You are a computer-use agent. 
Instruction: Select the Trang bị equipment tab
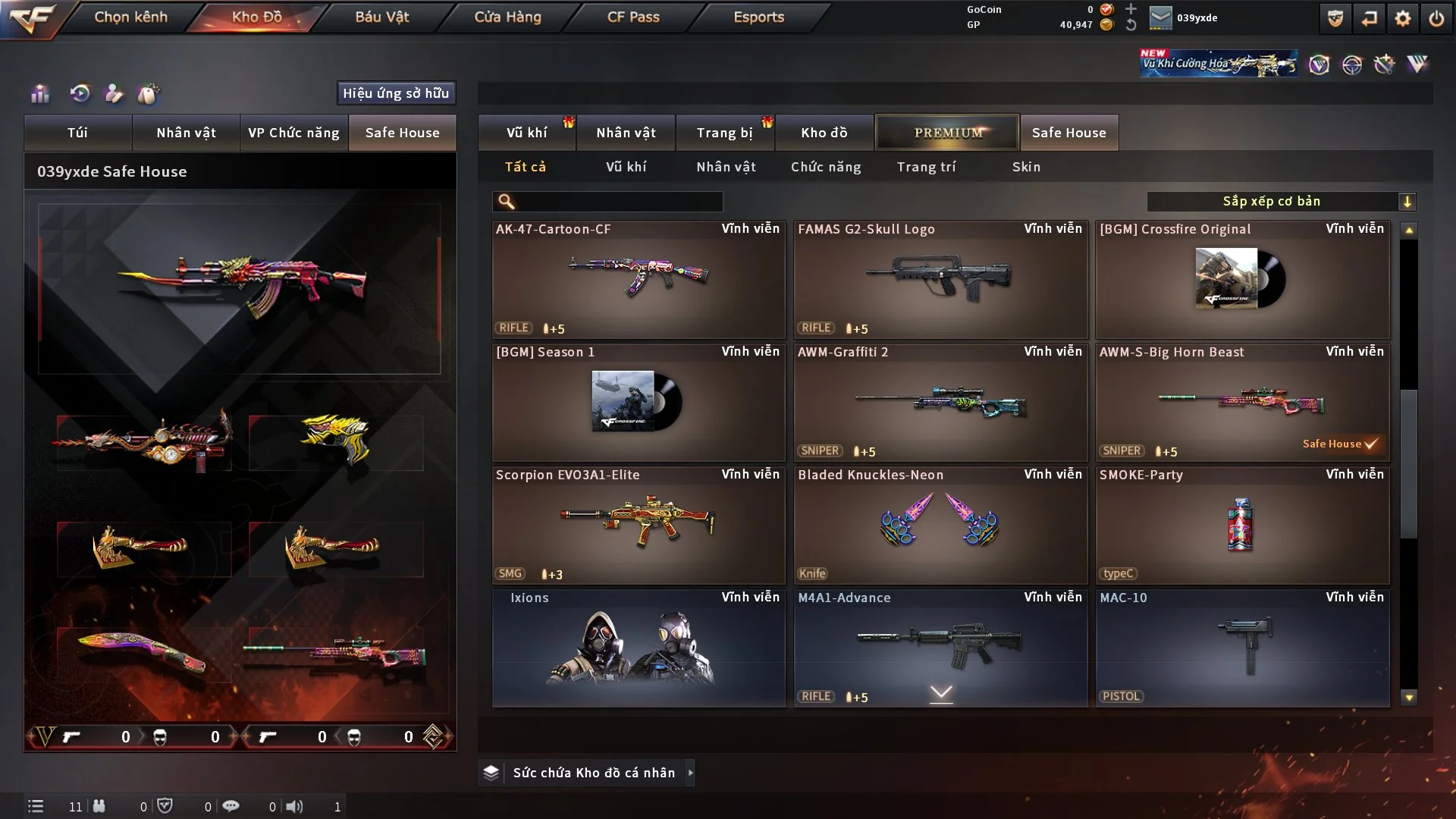[724, 133]
